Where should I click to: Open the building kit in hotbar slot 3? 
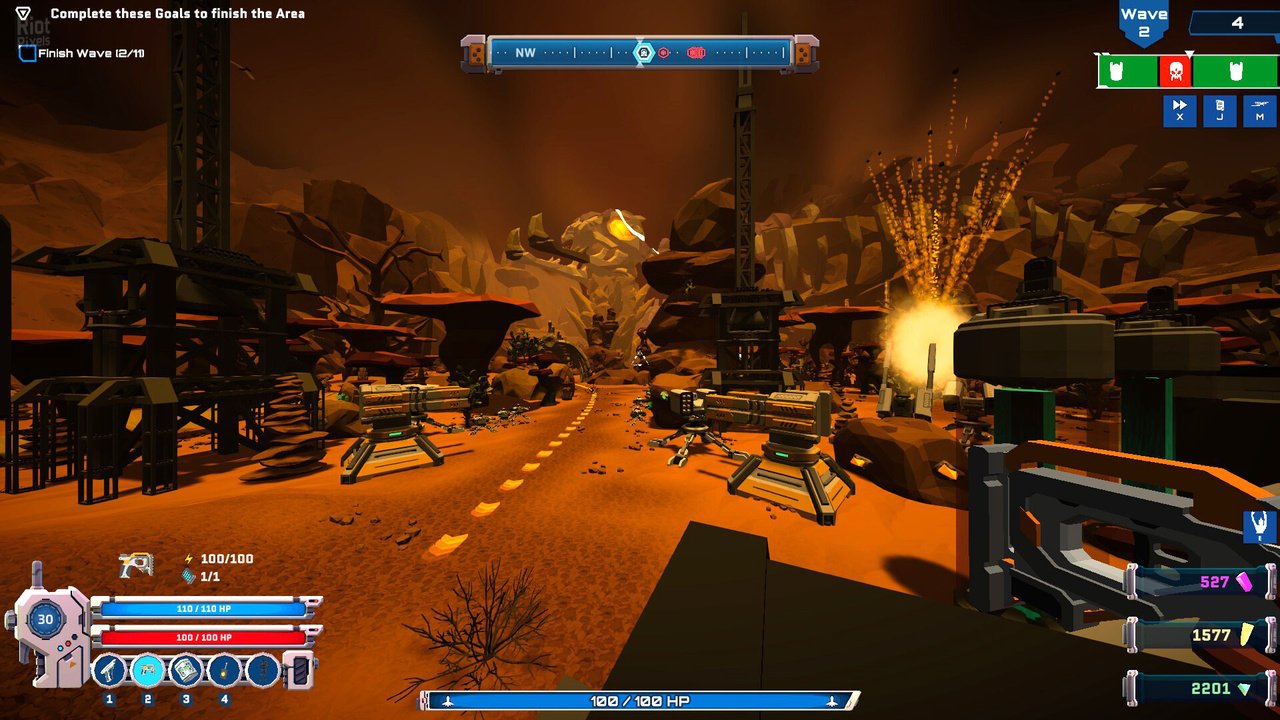[185, 670]
